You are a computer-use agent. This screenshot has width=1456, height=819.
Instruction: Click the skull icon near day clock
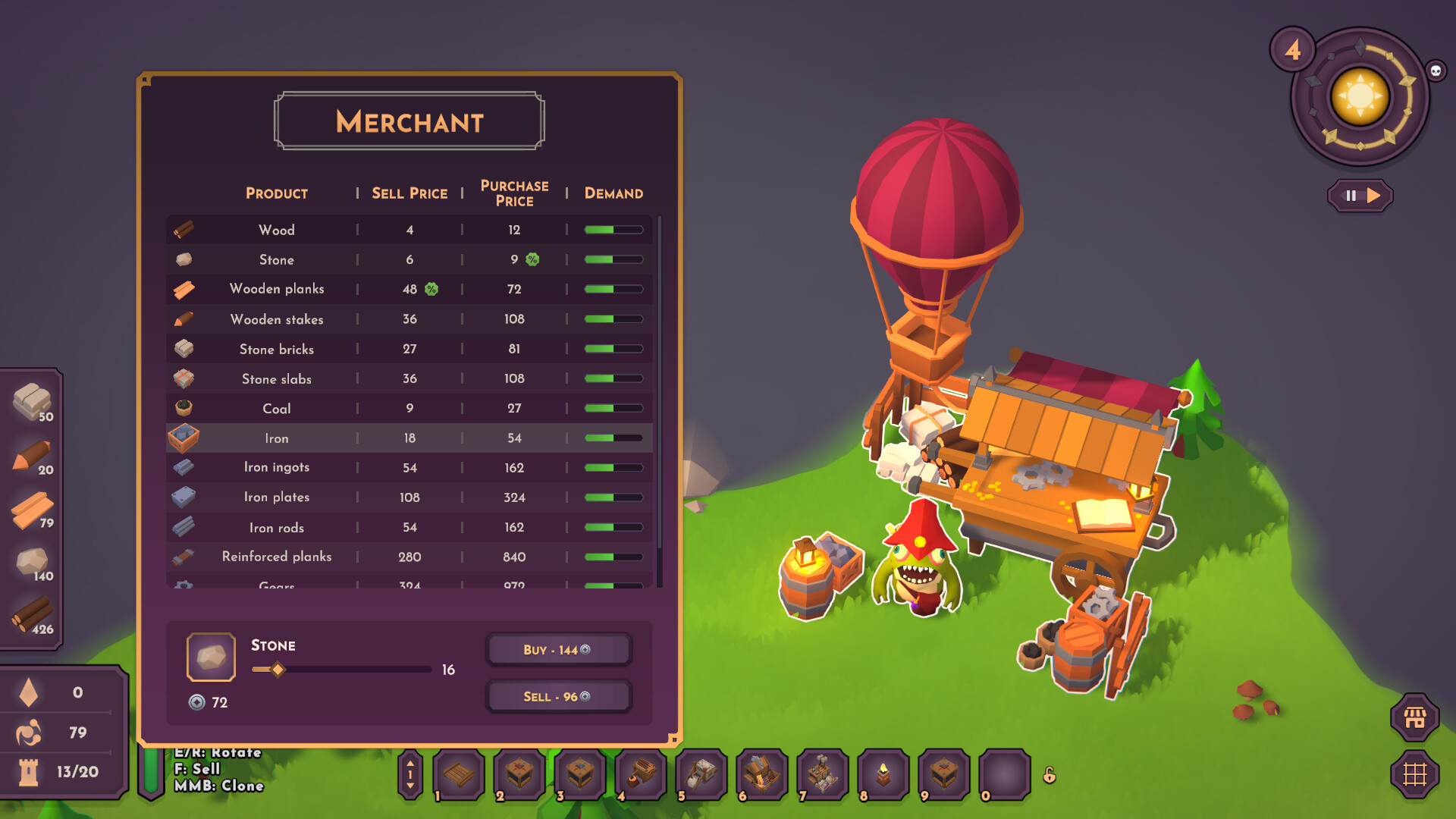1436,71
